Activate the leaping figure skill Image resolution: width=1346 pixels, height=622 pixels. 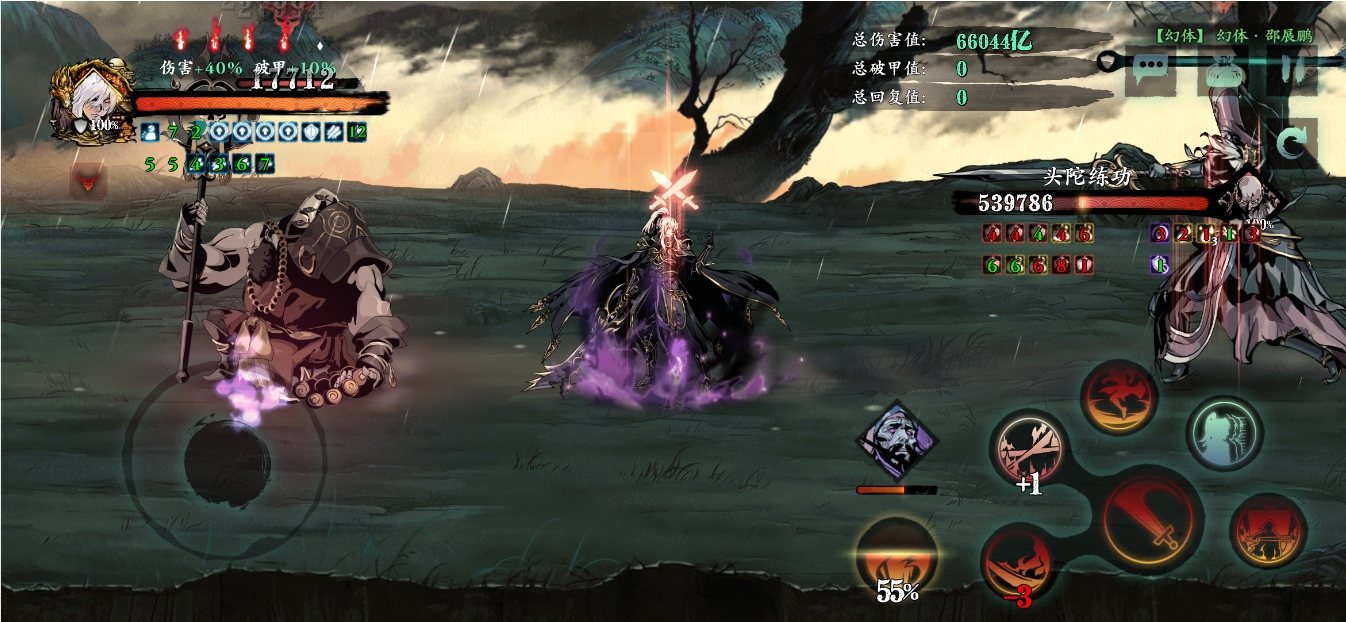(1119, 397)
